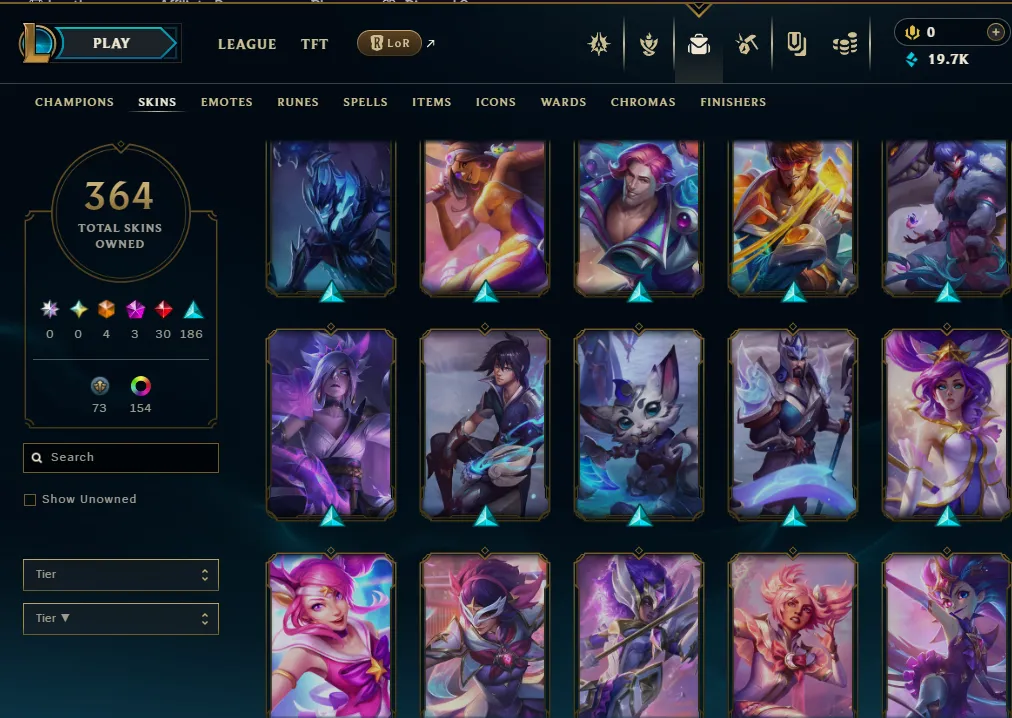Open the Tier dropdown marked with a triangle
Viewport: 1012px width, 718px height.
[x=120, y=619]
